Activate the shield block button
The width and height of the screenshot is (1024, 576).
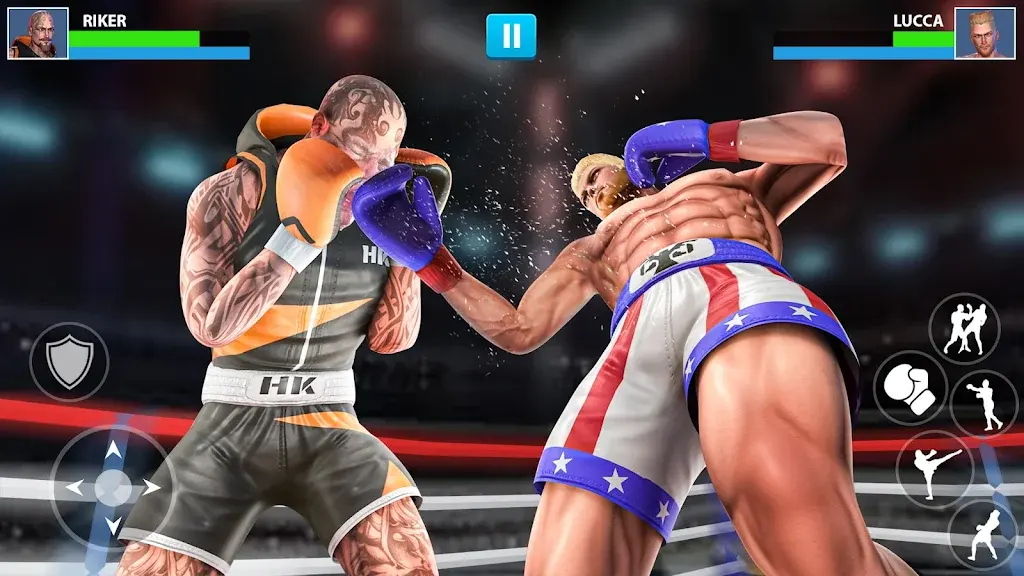(x=69, y=361)
